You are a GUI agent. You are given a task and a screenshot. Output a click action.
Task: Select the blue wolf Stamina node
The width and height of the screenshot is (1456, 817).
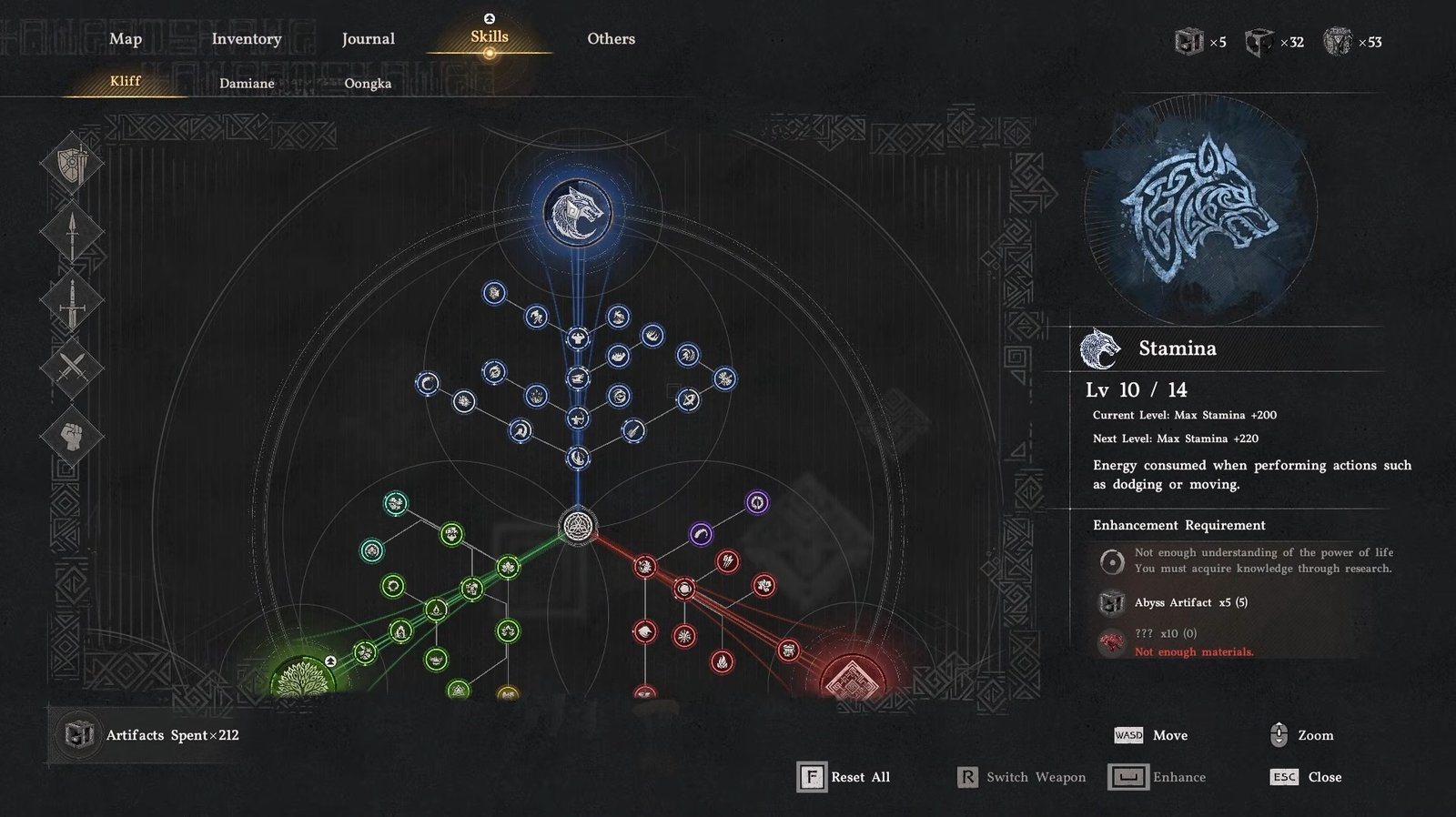(x=577, y=213)
